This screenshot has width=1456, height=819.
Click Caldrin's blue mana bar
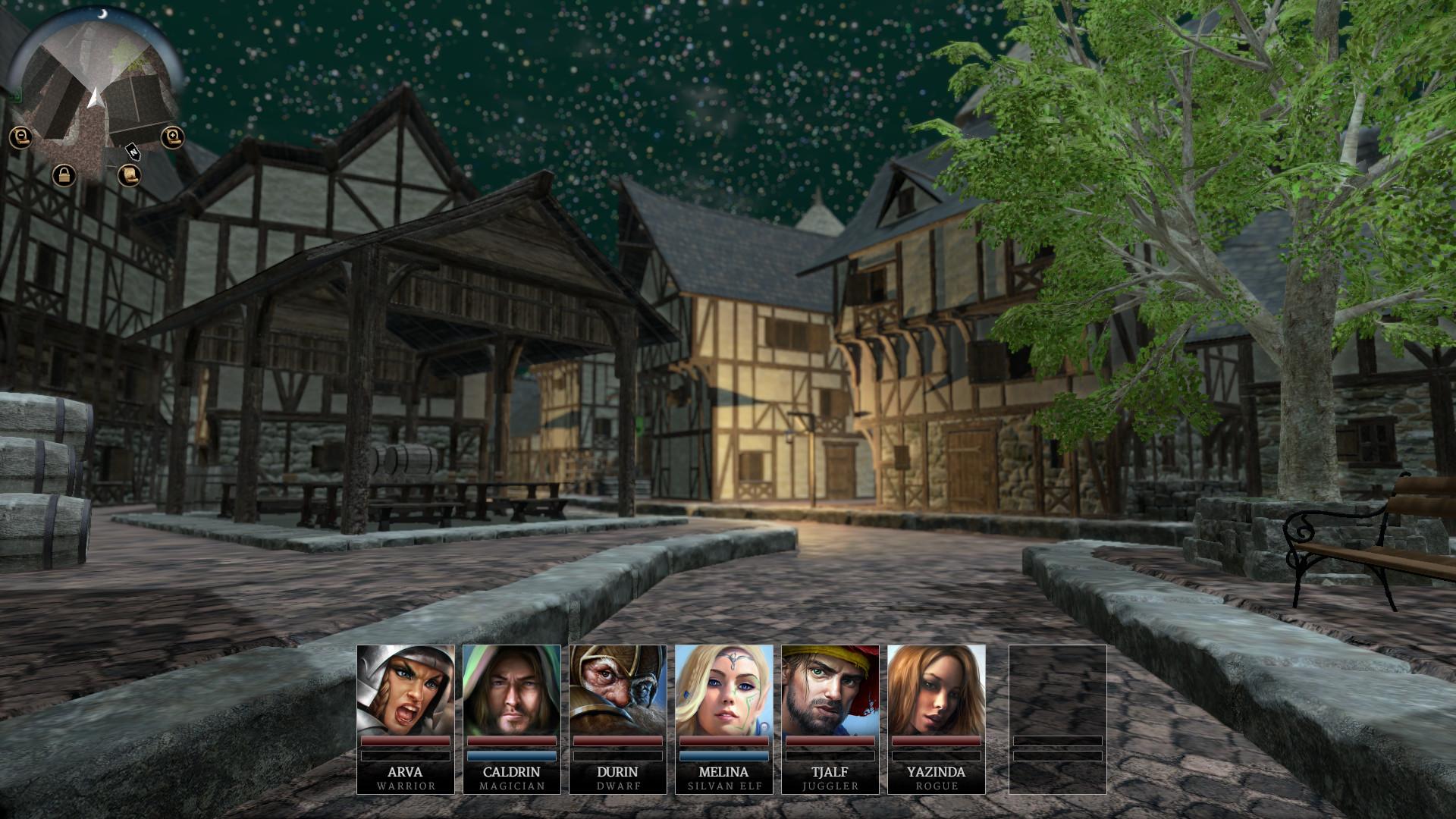tap(513, 756)
